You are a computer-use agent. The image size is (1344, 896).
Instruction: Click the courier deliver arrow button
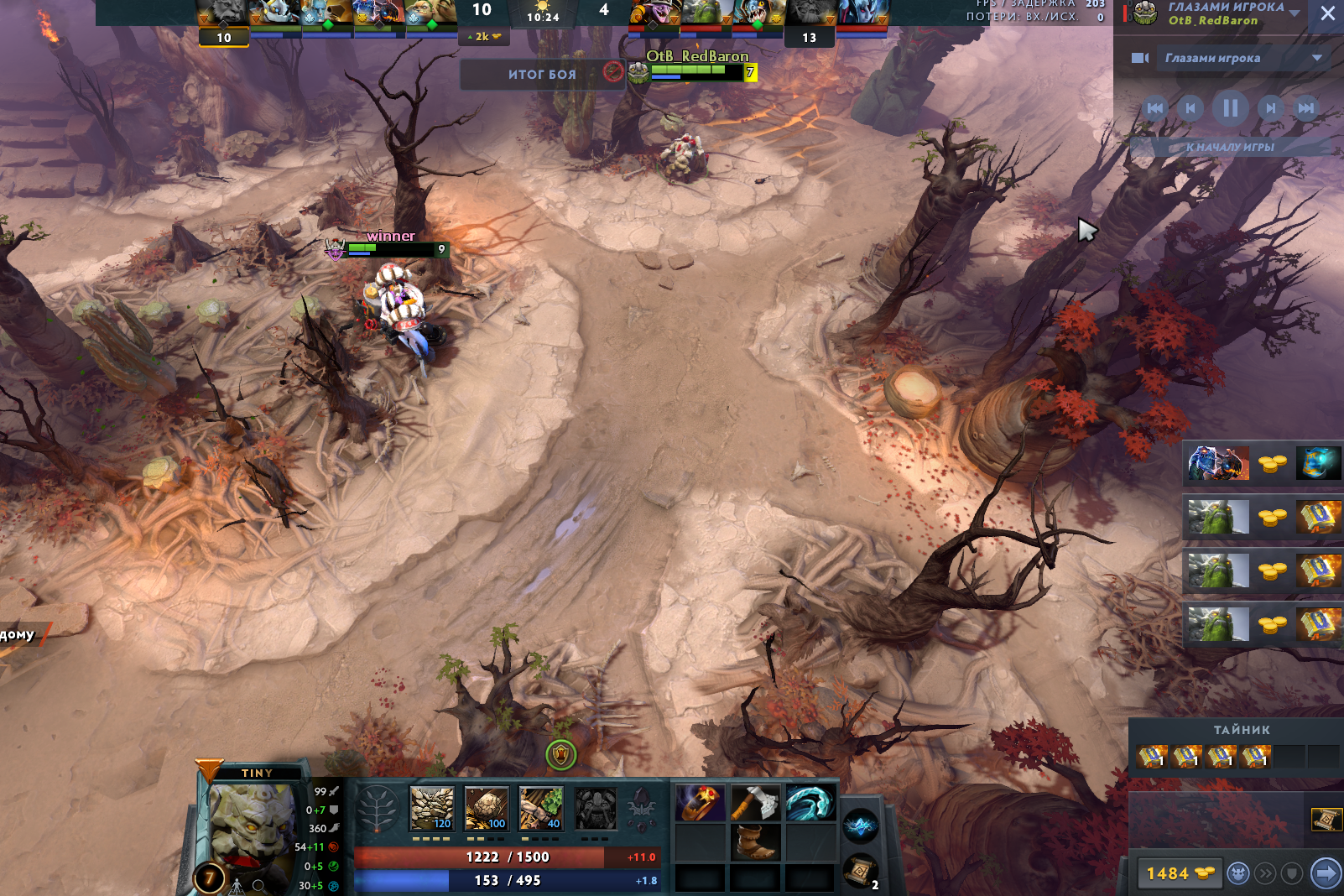pos(1326,874)
